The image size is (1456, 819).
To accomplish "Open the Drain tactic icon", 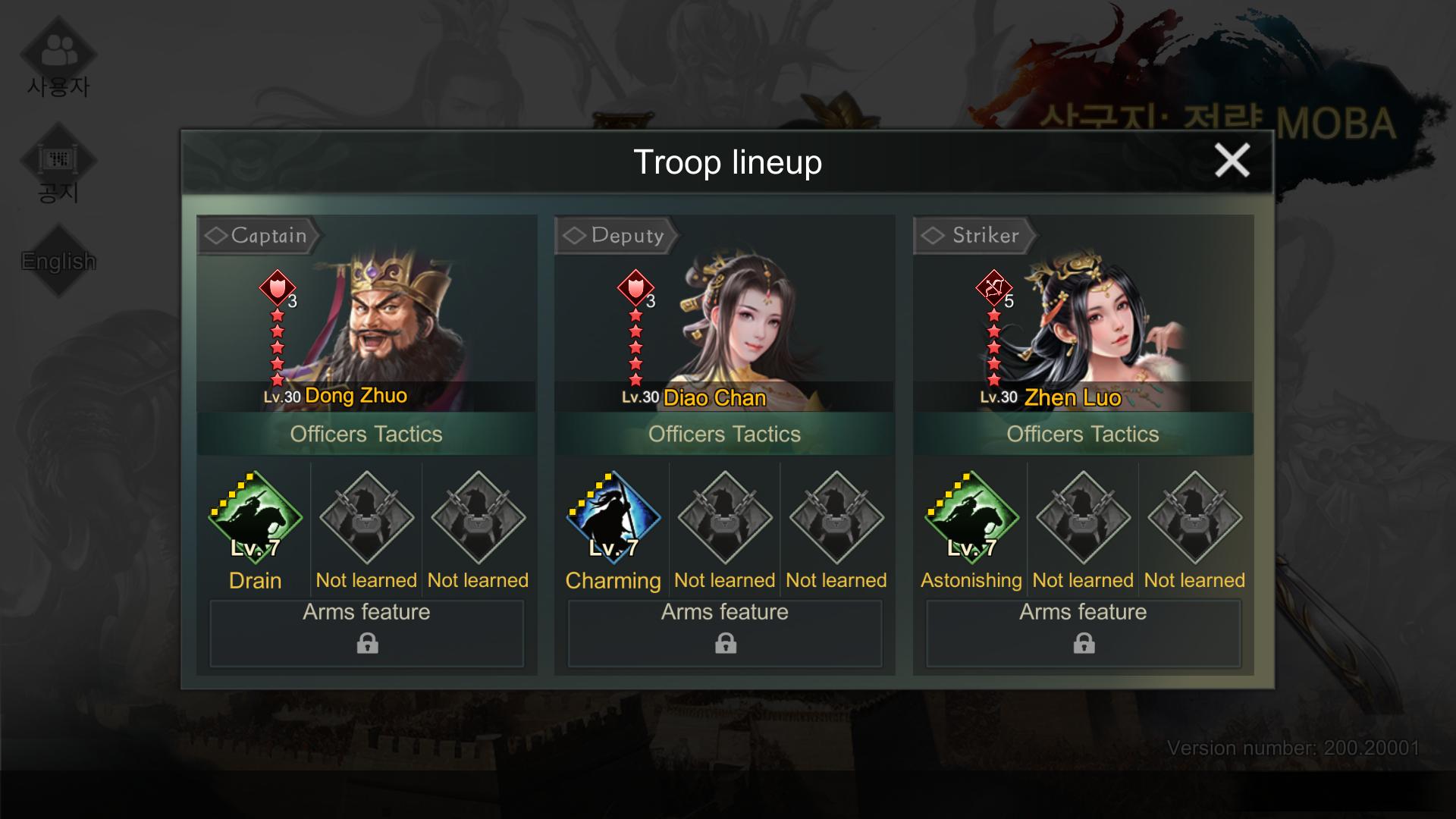I will tap(256, 517).
